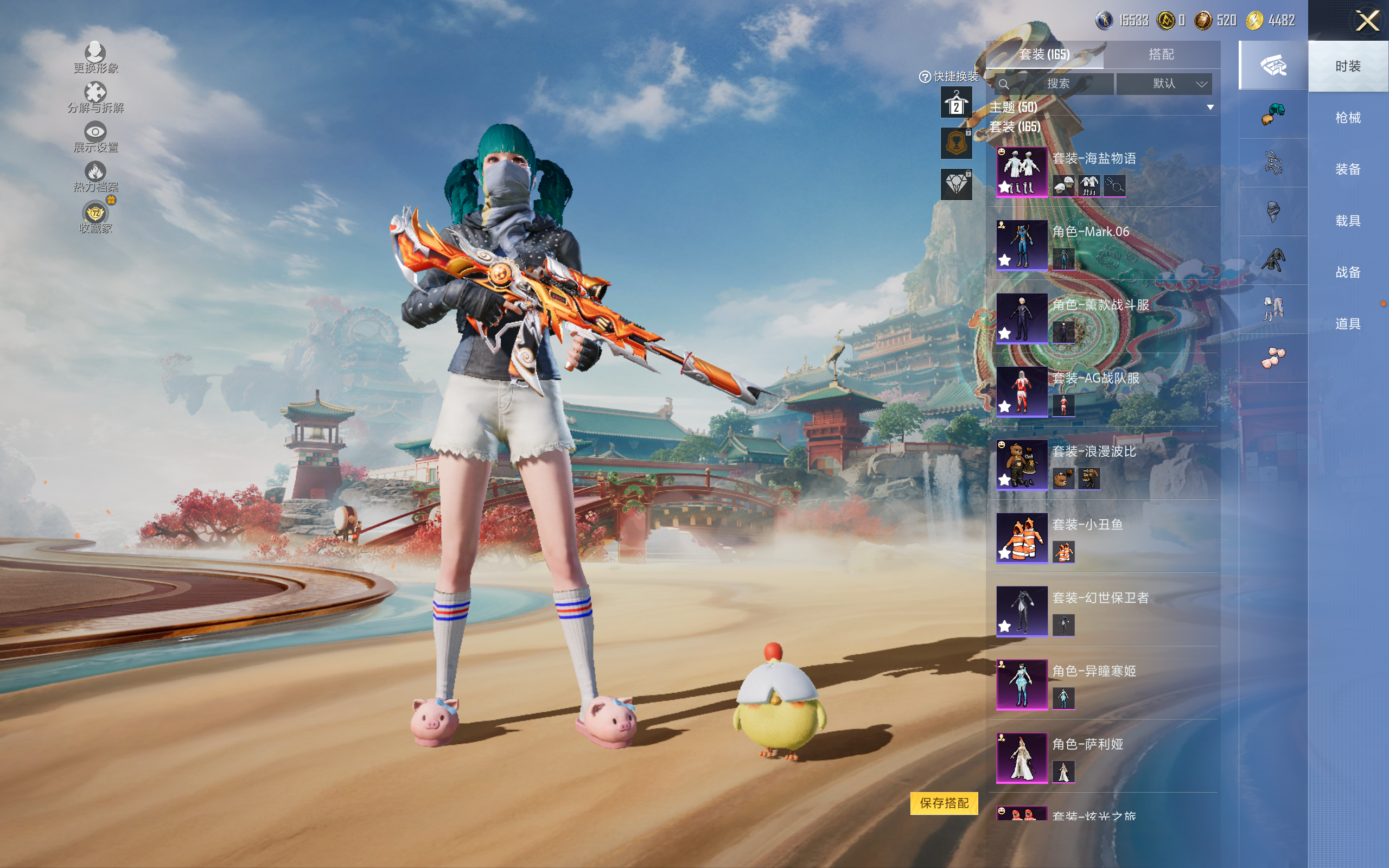Open the 分解与拆解 menu
Image resolution: width=1389 pixels, height=868 pixels.
point(95,98)
